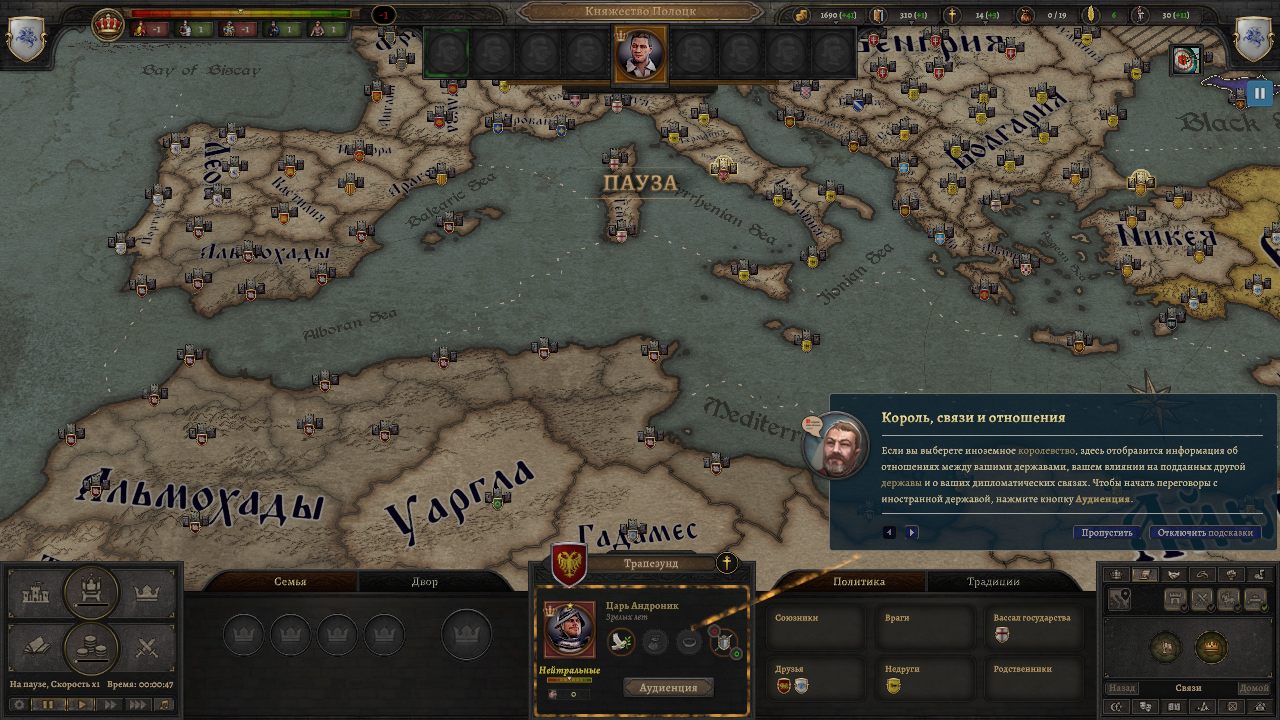
Task: Click Царь Андроник's portrait
Action: point(570,629)
